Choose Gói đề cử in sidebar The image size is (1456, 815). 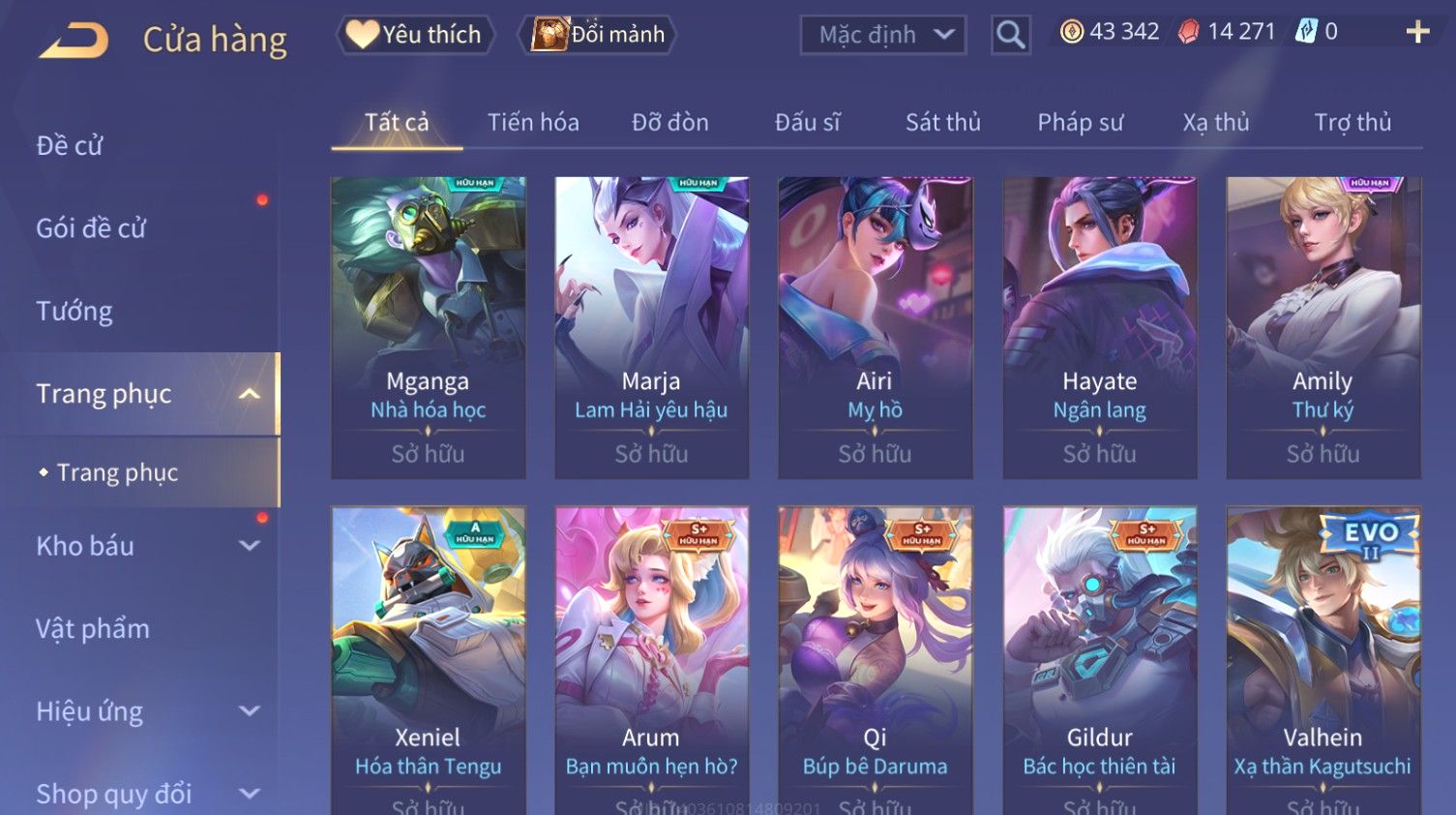click(91, 228)
